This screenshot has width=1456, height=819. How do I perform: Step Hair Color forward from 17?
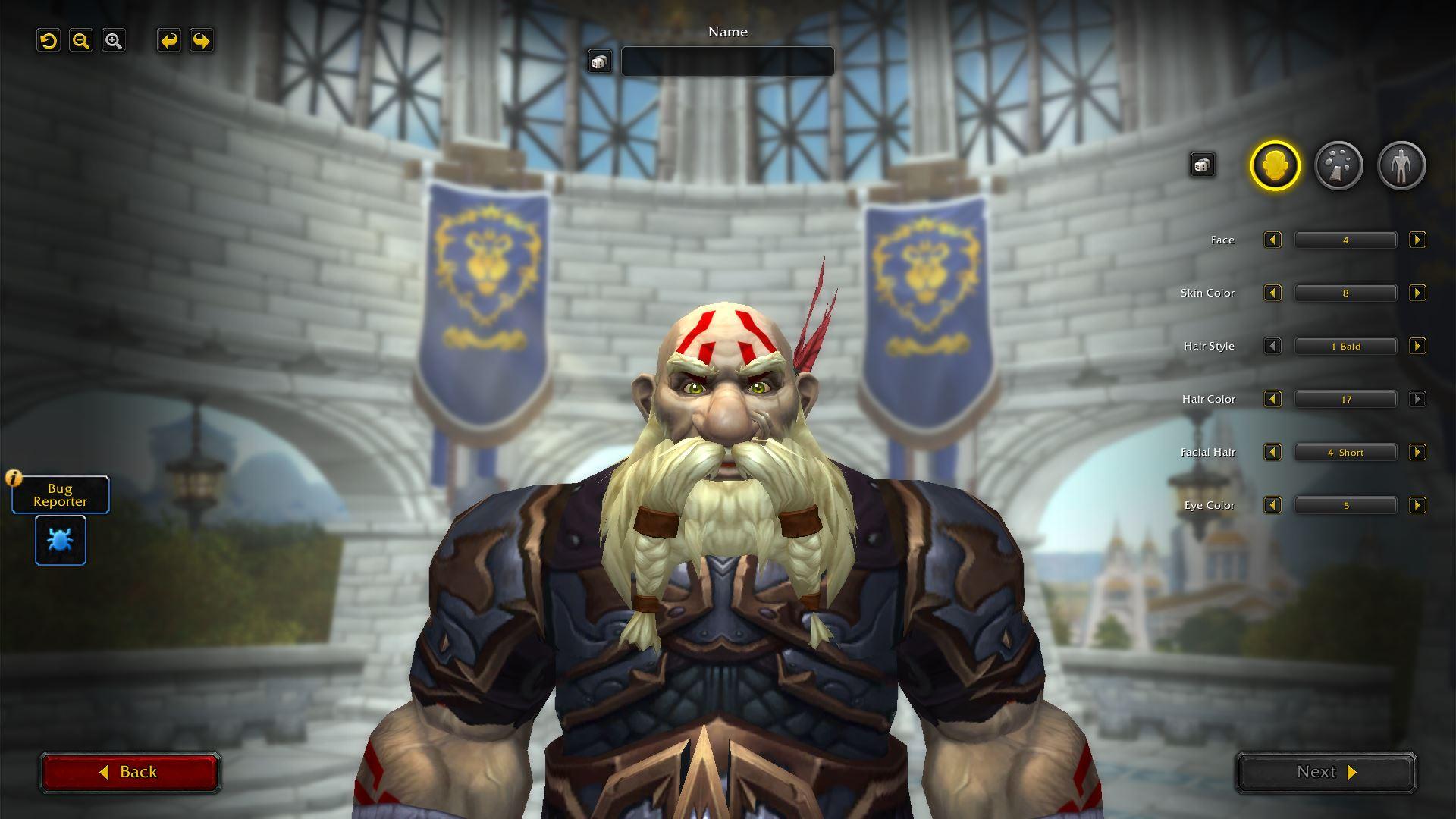click(x=1417, y=399)
